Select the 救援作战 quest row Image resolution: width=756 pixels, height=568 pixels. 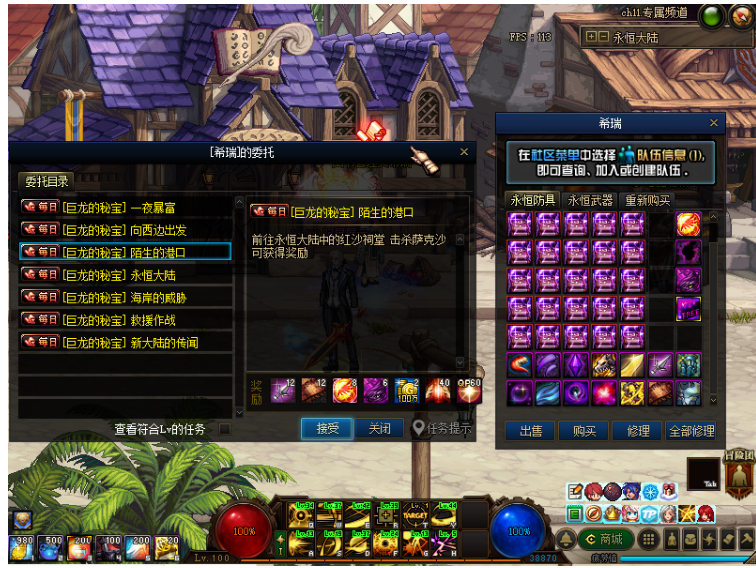point(126,320)
